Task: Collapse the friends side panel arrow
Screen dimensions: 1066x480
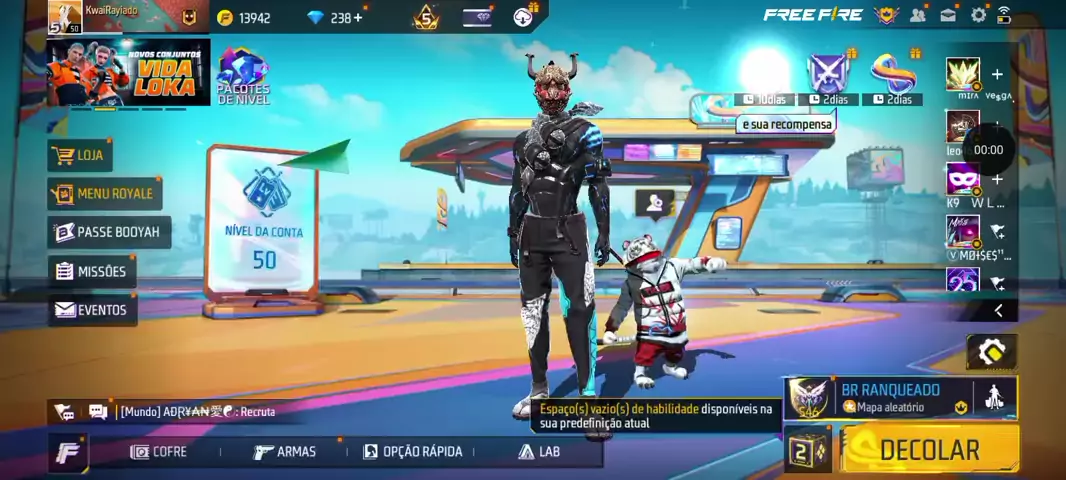Action: click(998, 311)
